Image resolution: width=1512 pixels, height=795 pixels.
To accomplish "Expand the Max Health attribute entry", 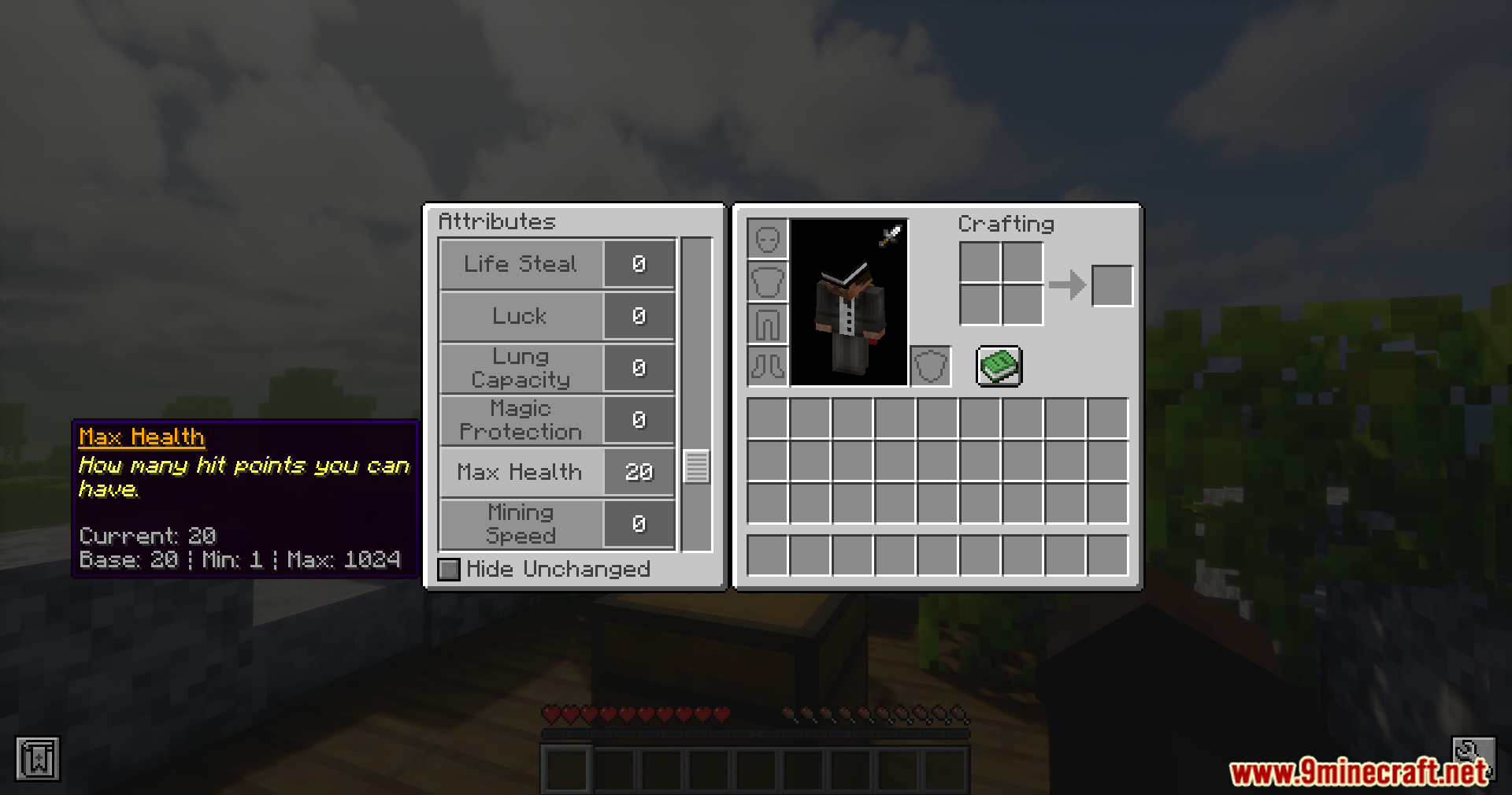I will click(520, 472).
